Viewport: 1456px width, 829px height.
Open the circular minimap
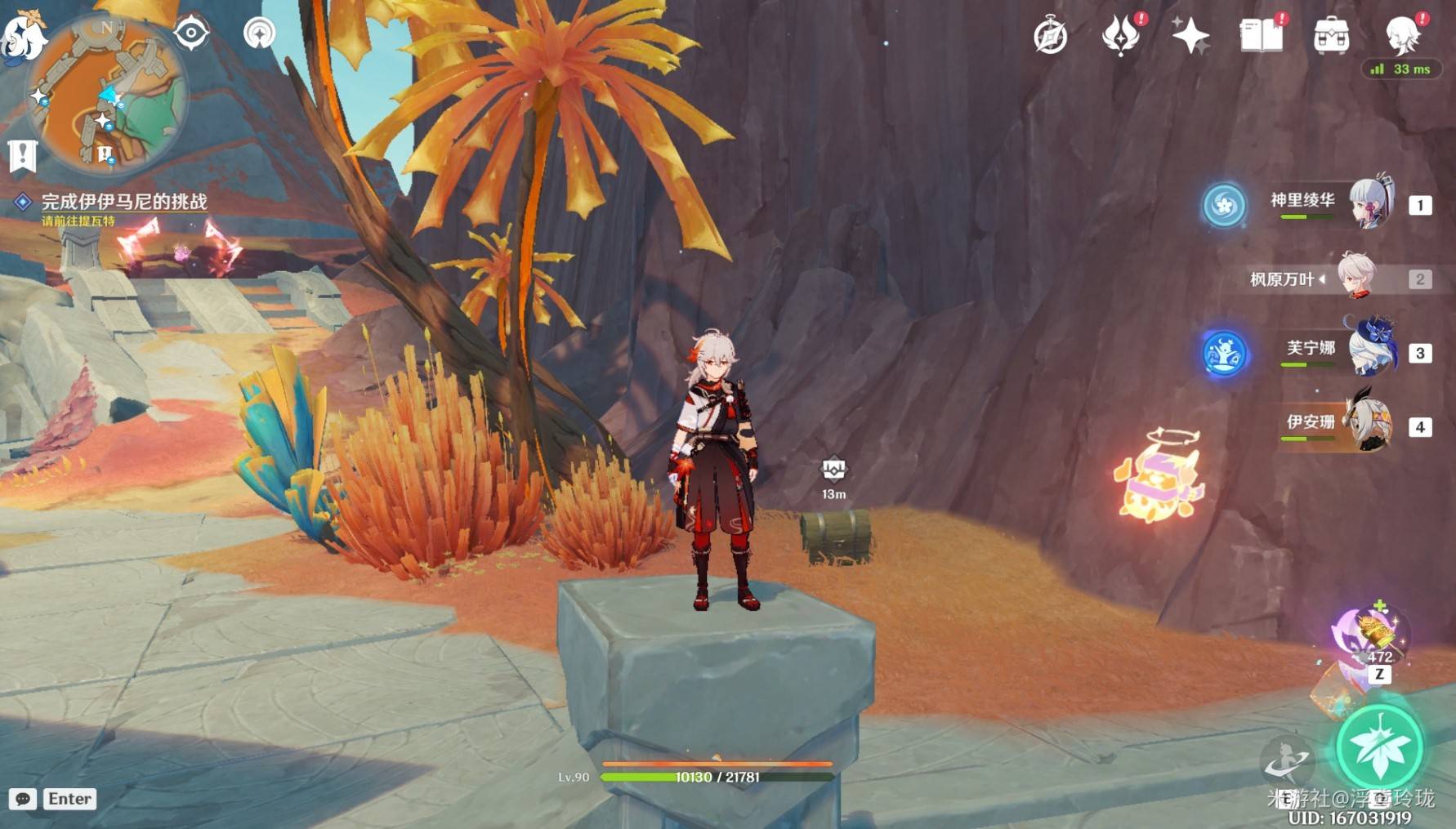tap(106, 94)
